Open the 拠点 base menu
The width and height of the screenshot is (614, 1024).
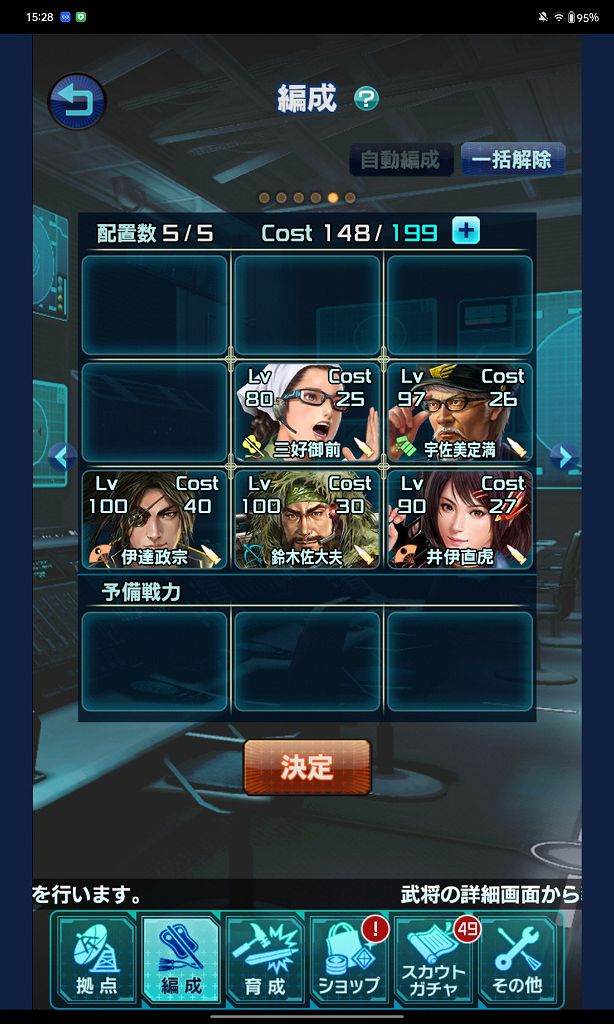point(95,960)
